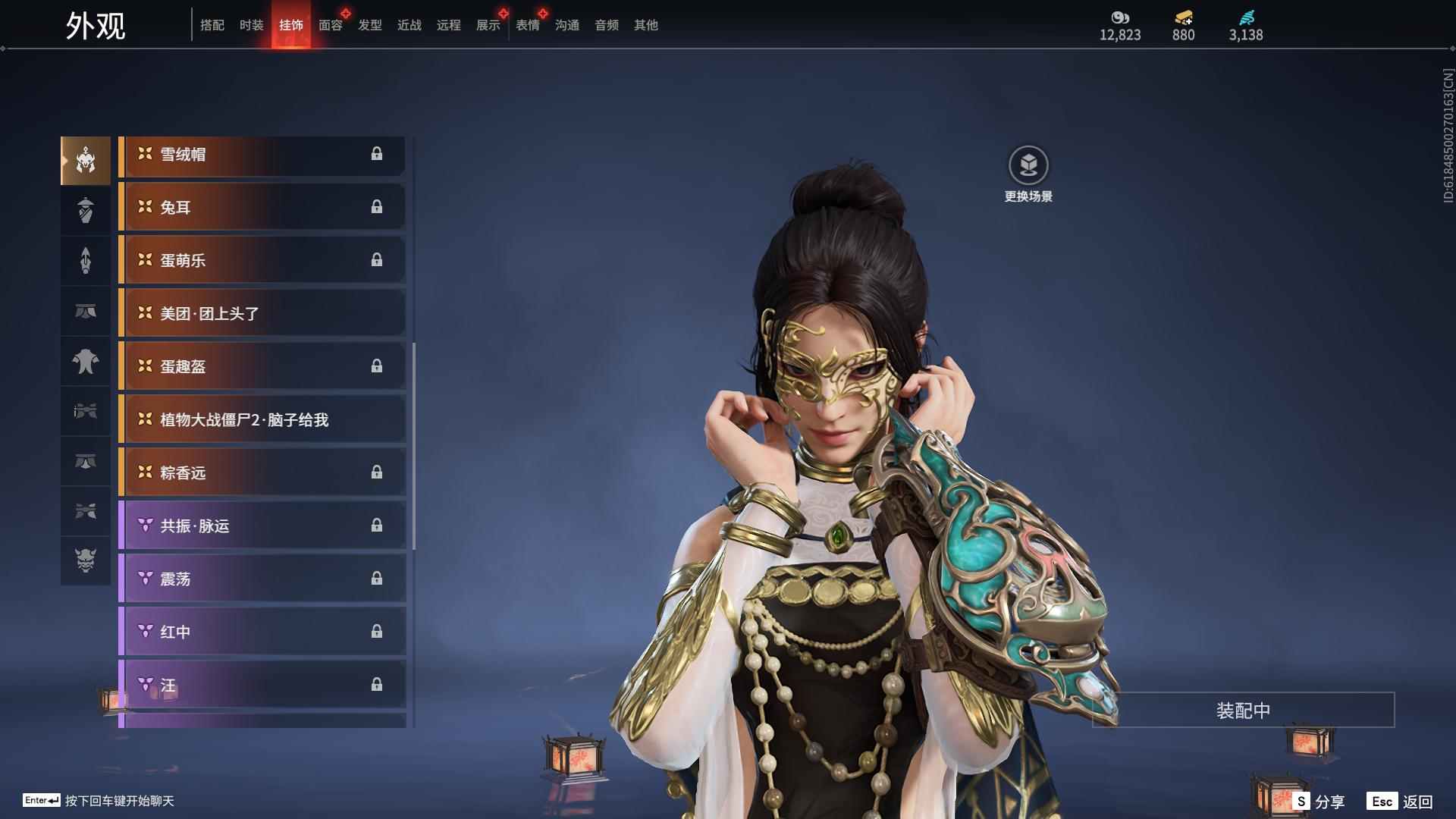Viewport: 1456px width, 819px height.
Task: Select the 红中 accessory row
Action: [x=262, y=632]
